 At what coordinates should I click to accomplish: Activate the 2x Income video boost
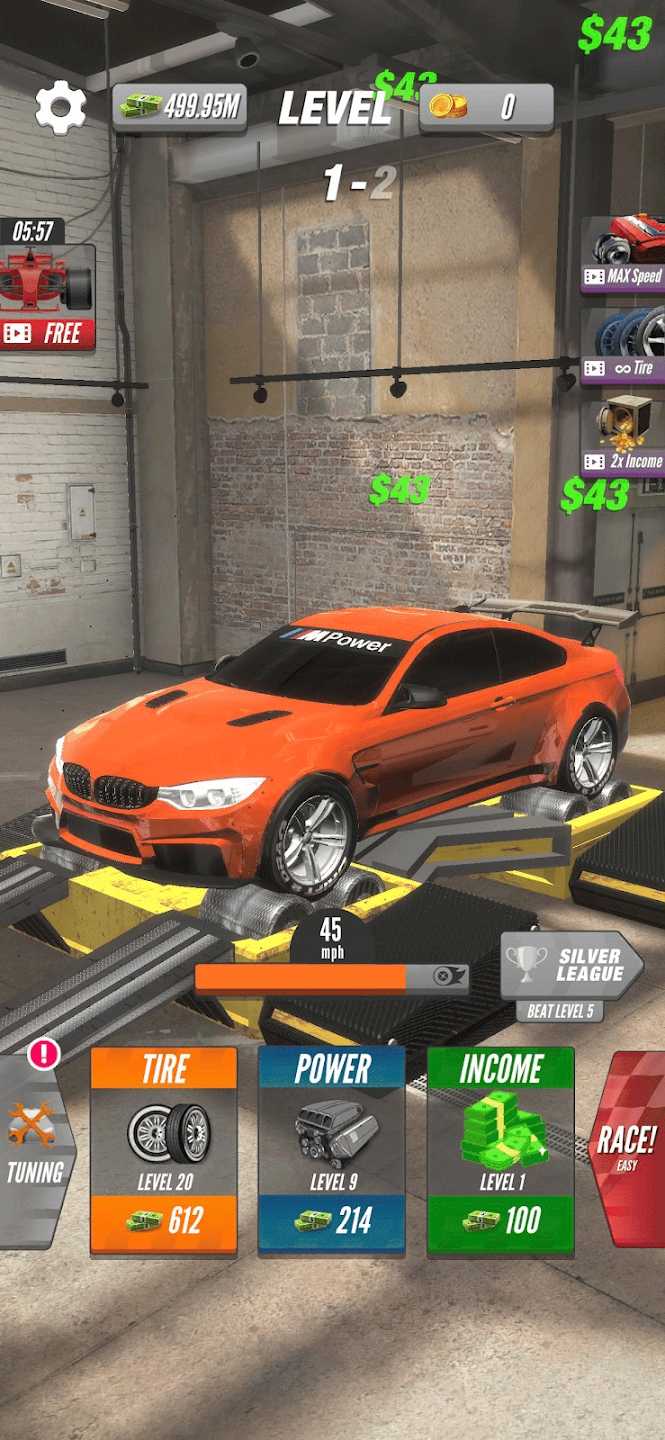click(x=625, y=437)
